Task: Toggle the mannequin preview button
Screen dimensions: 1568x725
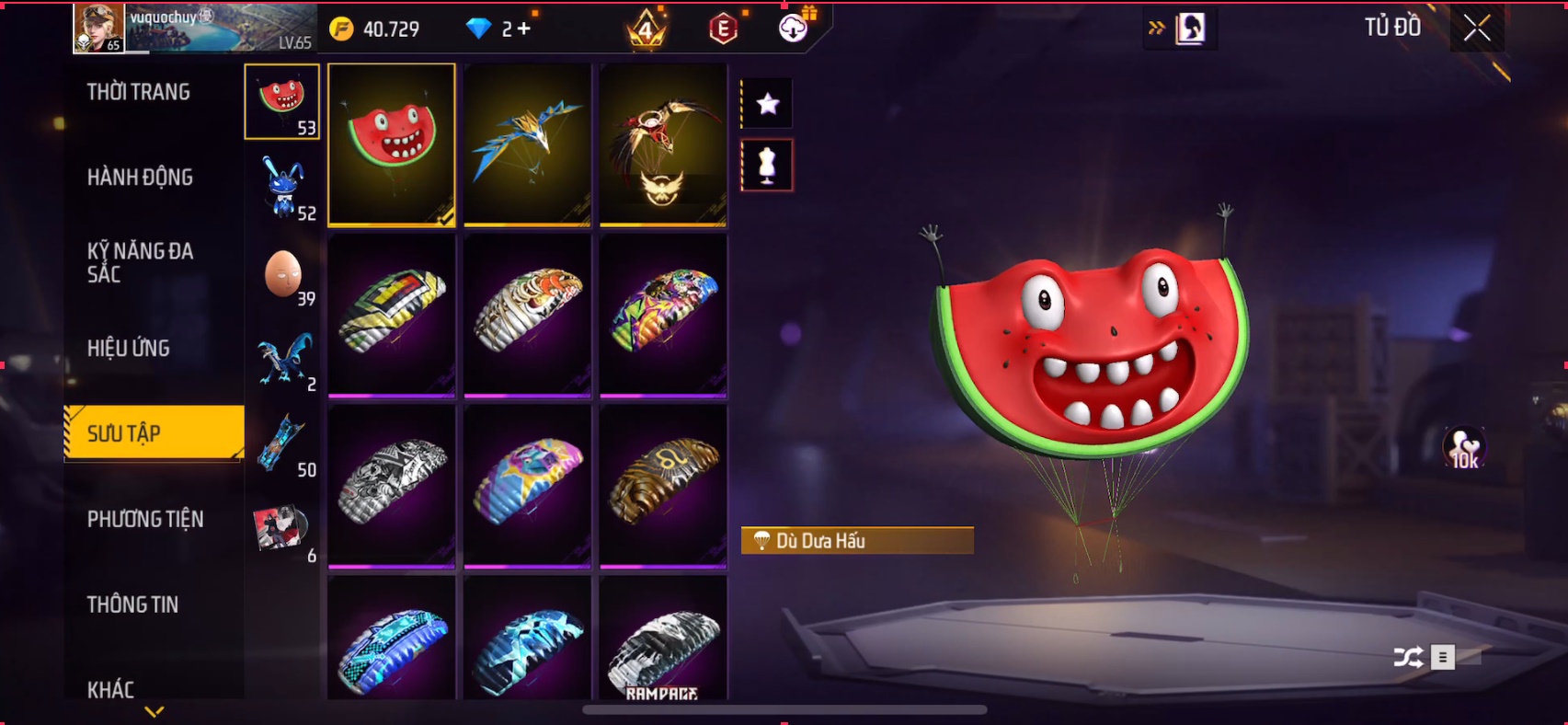Action: [x=767, y=166]
